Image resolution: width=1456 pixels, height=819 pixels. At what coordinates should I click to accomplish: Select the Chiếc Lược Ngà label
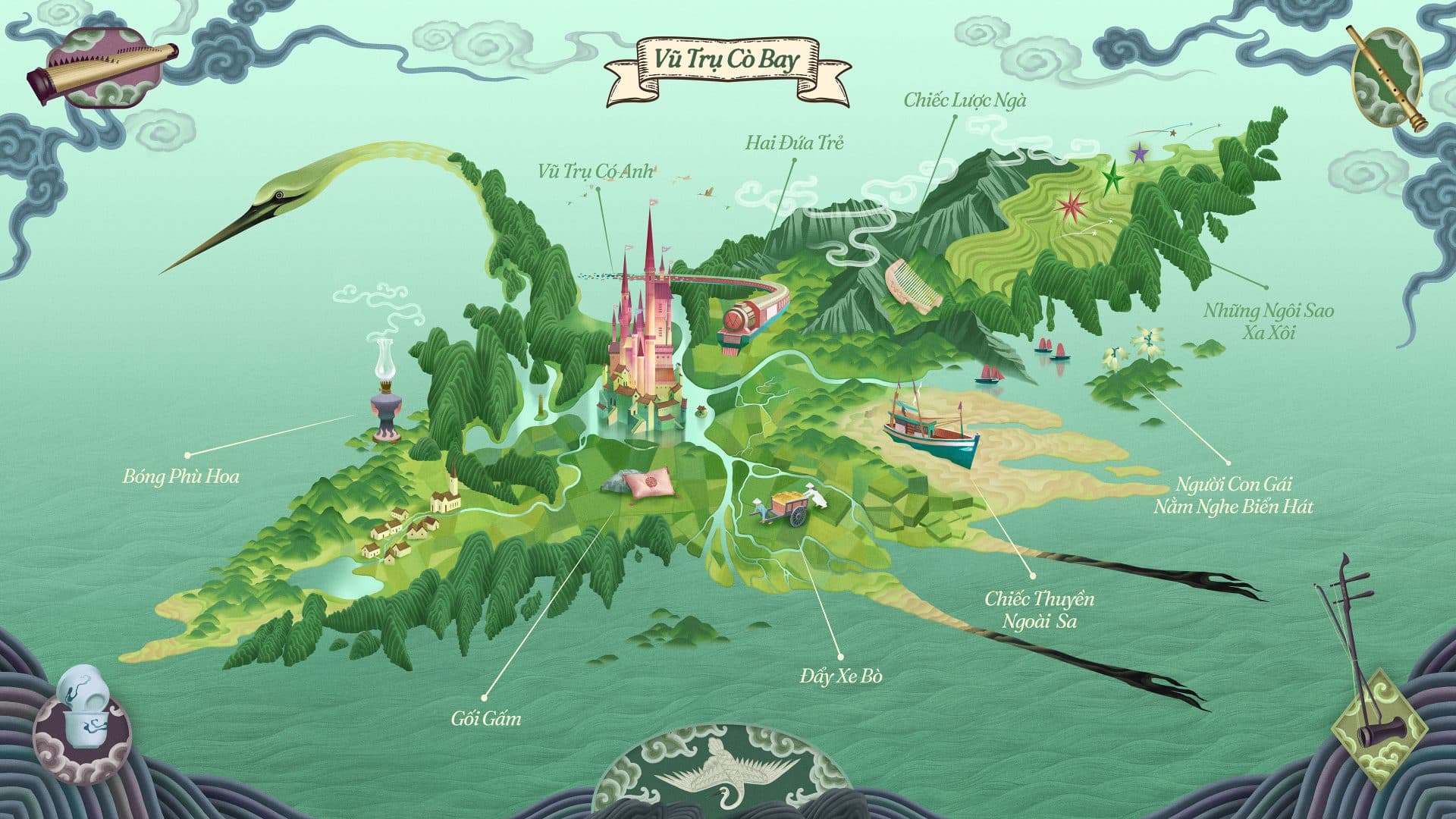tap(965, 100)
